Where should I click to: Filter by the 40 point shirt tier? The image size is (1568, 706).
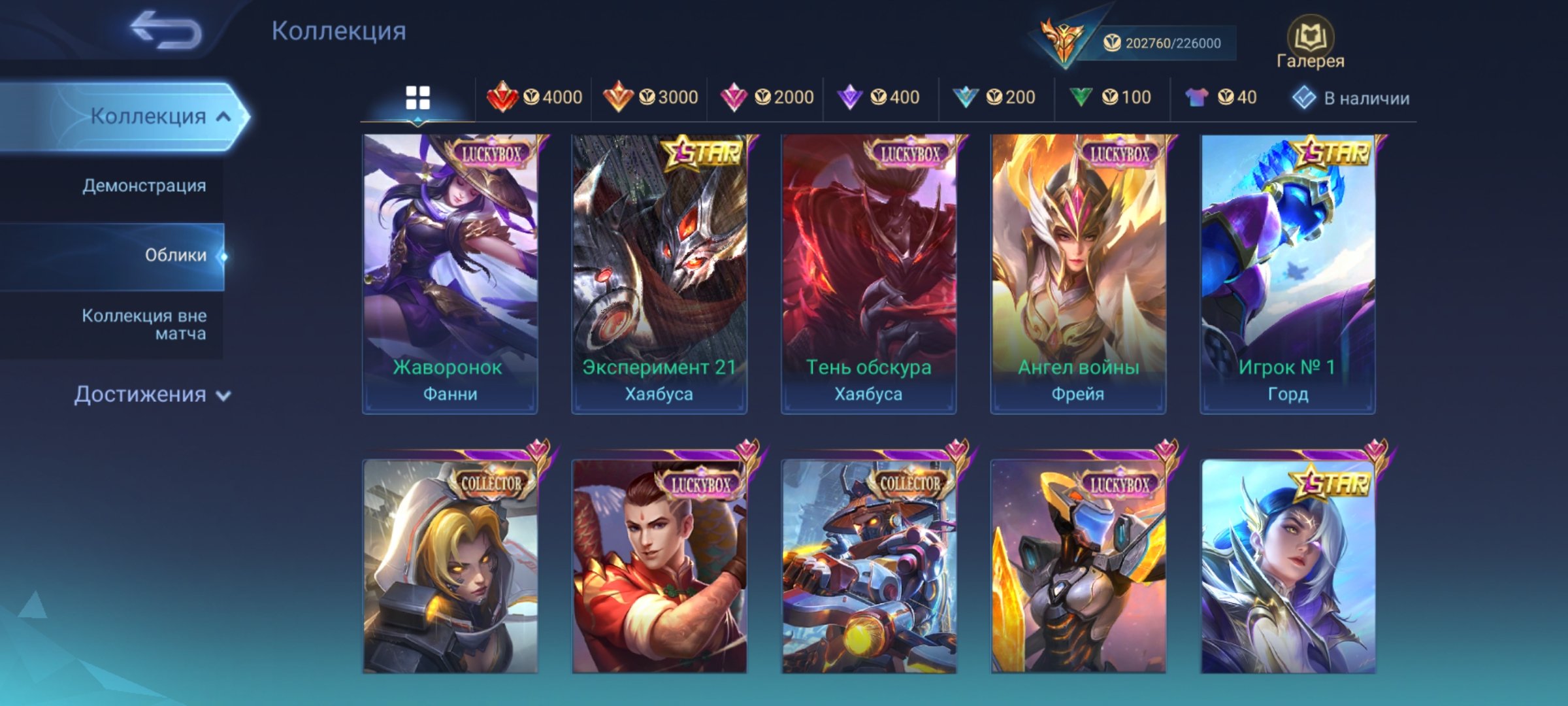pyautogui.click(x=1220, y=97)
